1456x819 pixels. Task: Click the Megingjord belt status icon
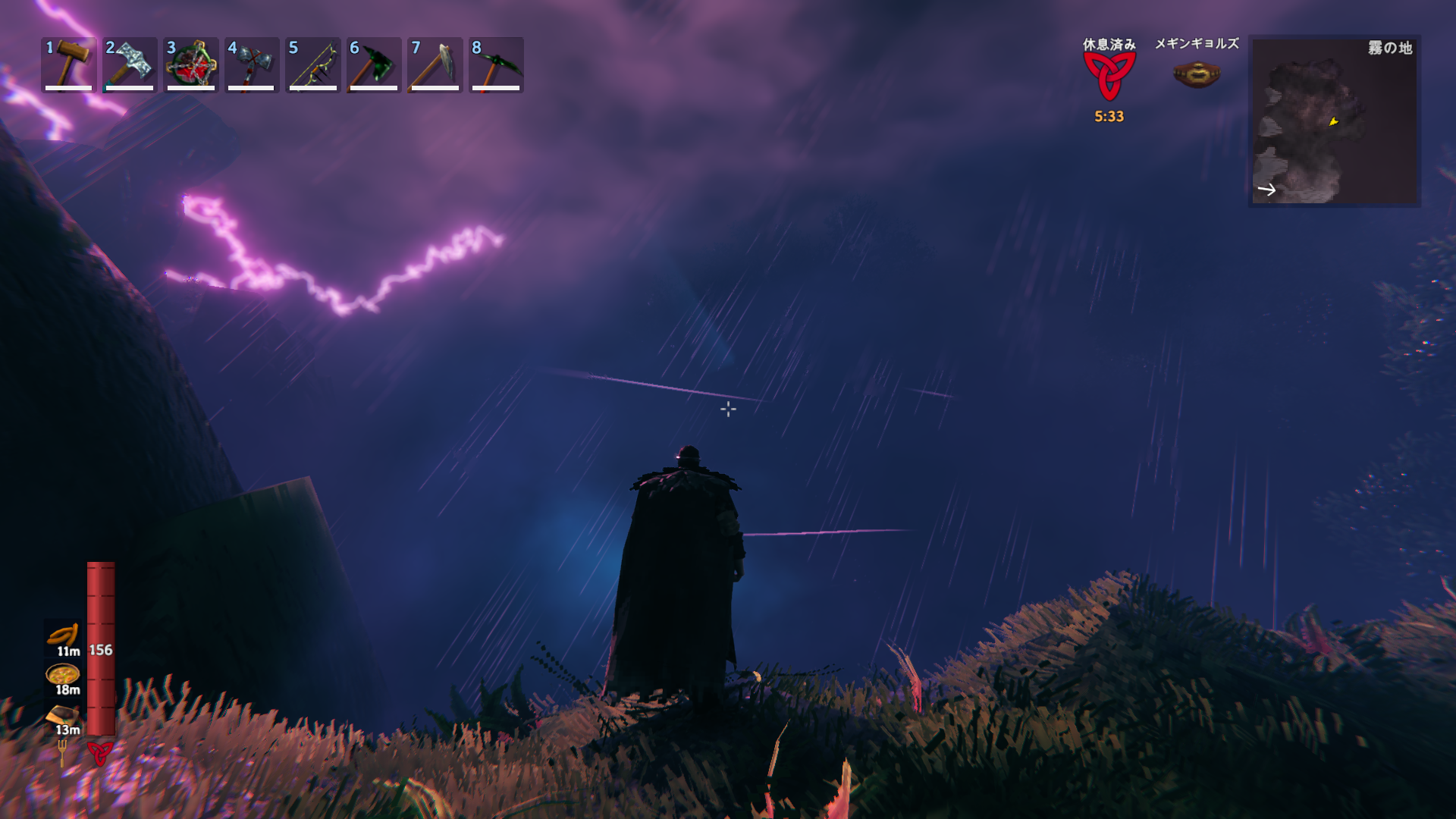(1196, 74)
